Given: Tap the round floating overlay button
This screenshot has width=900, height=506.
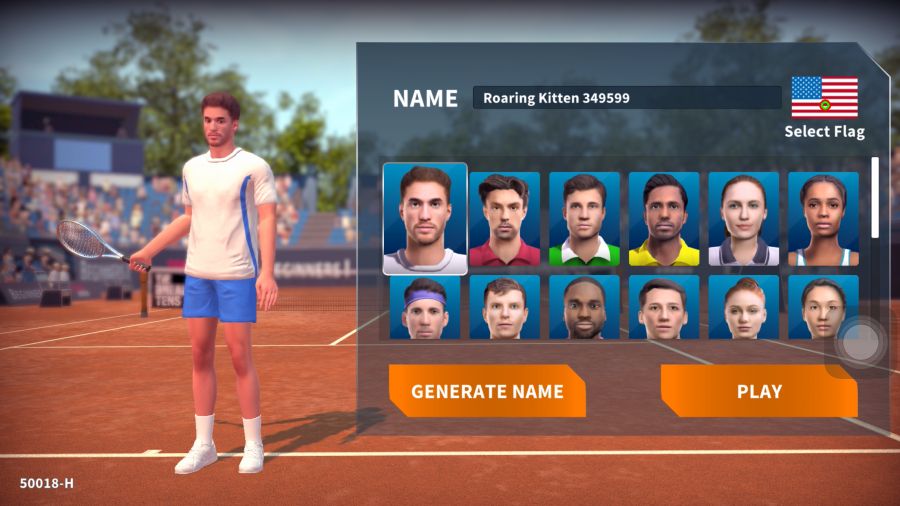Looking at the screenshot, I should 859,343.
